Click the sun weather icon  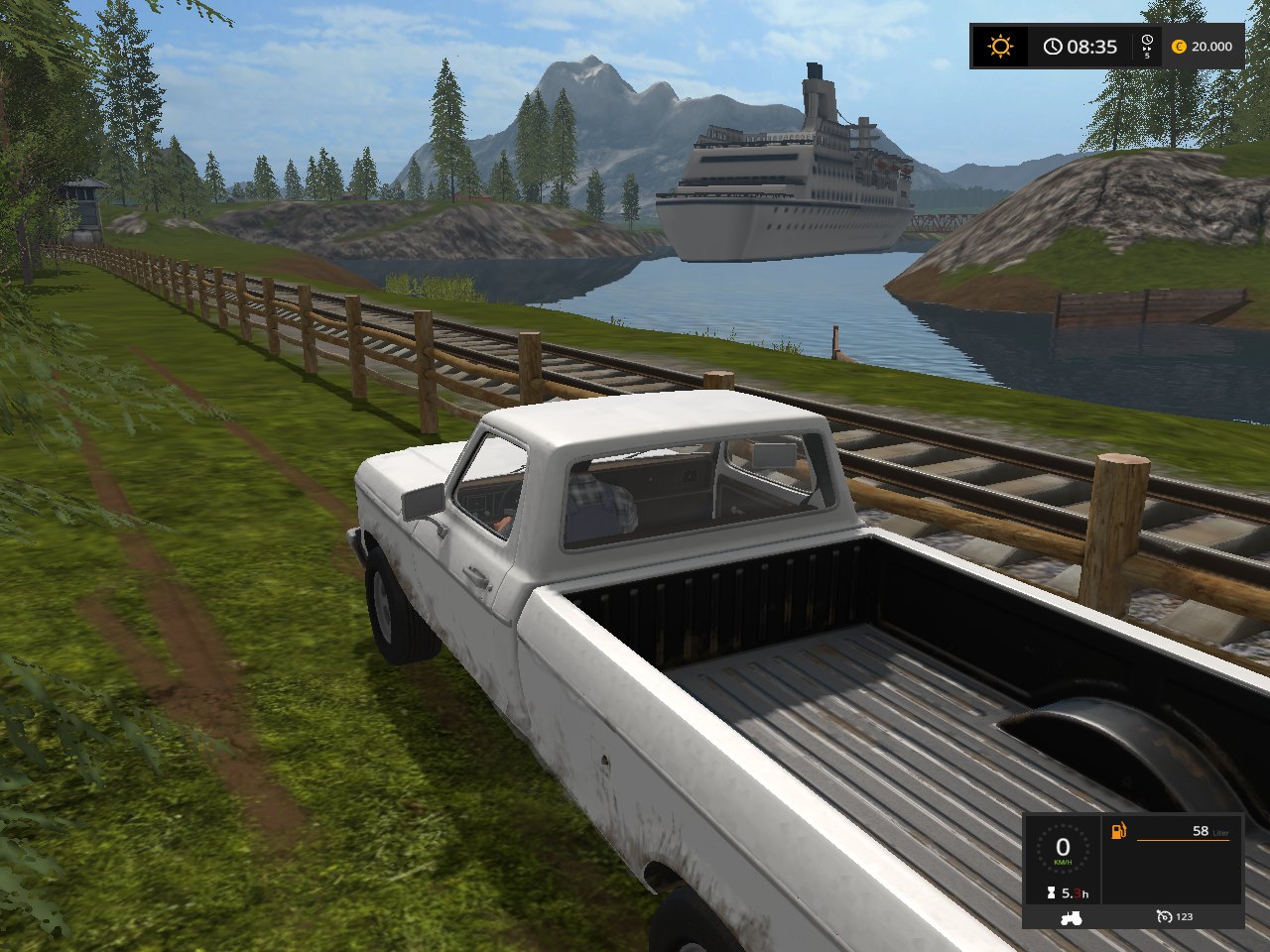(x=1000, y=47)
